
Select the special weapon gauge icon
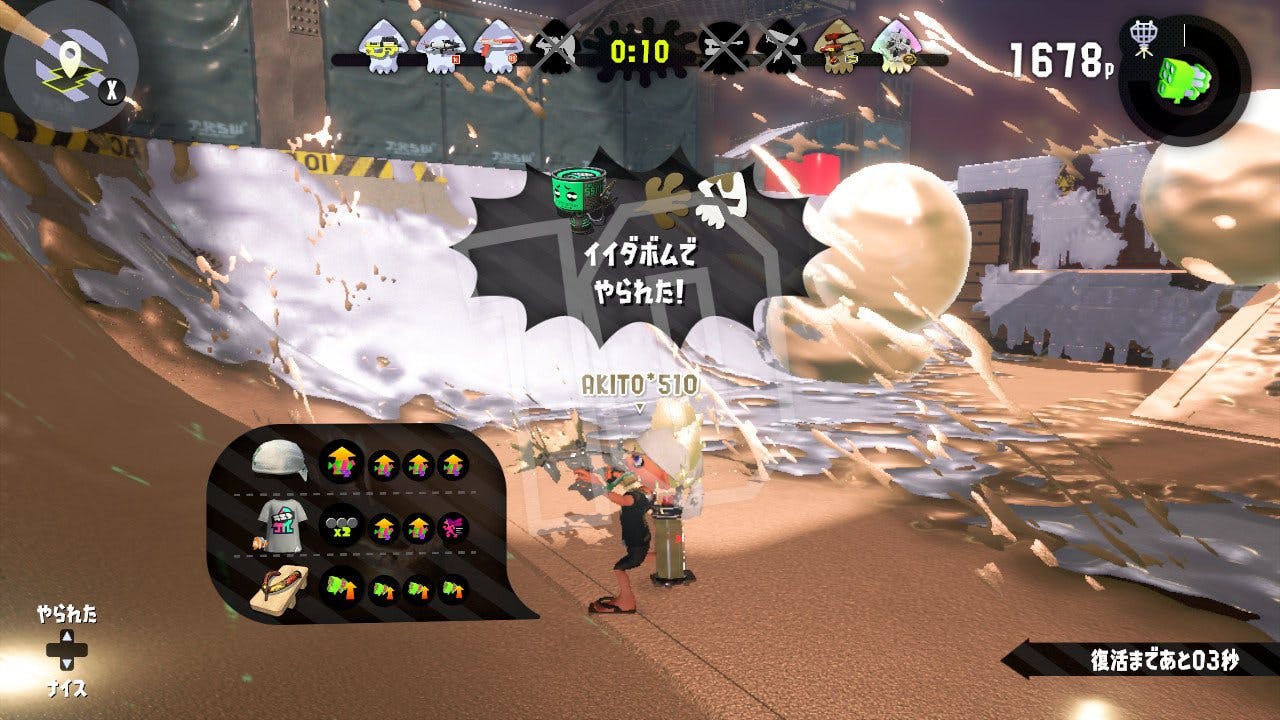coord(1184,78)
